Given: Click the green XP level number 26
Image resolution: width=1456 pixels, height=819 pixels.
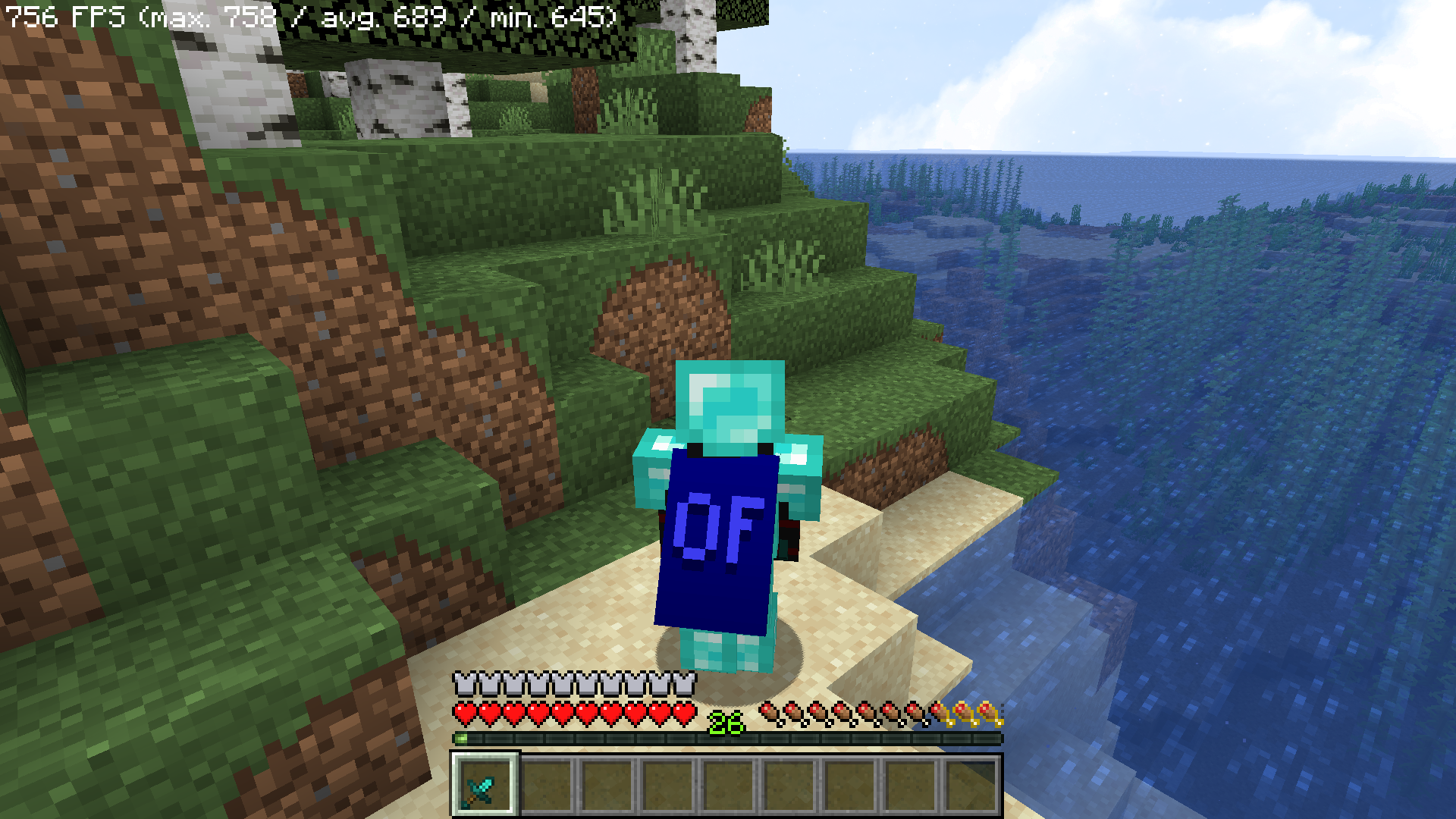Looking at the screenshot, I should pyautogui.click(x=726, y=724).
